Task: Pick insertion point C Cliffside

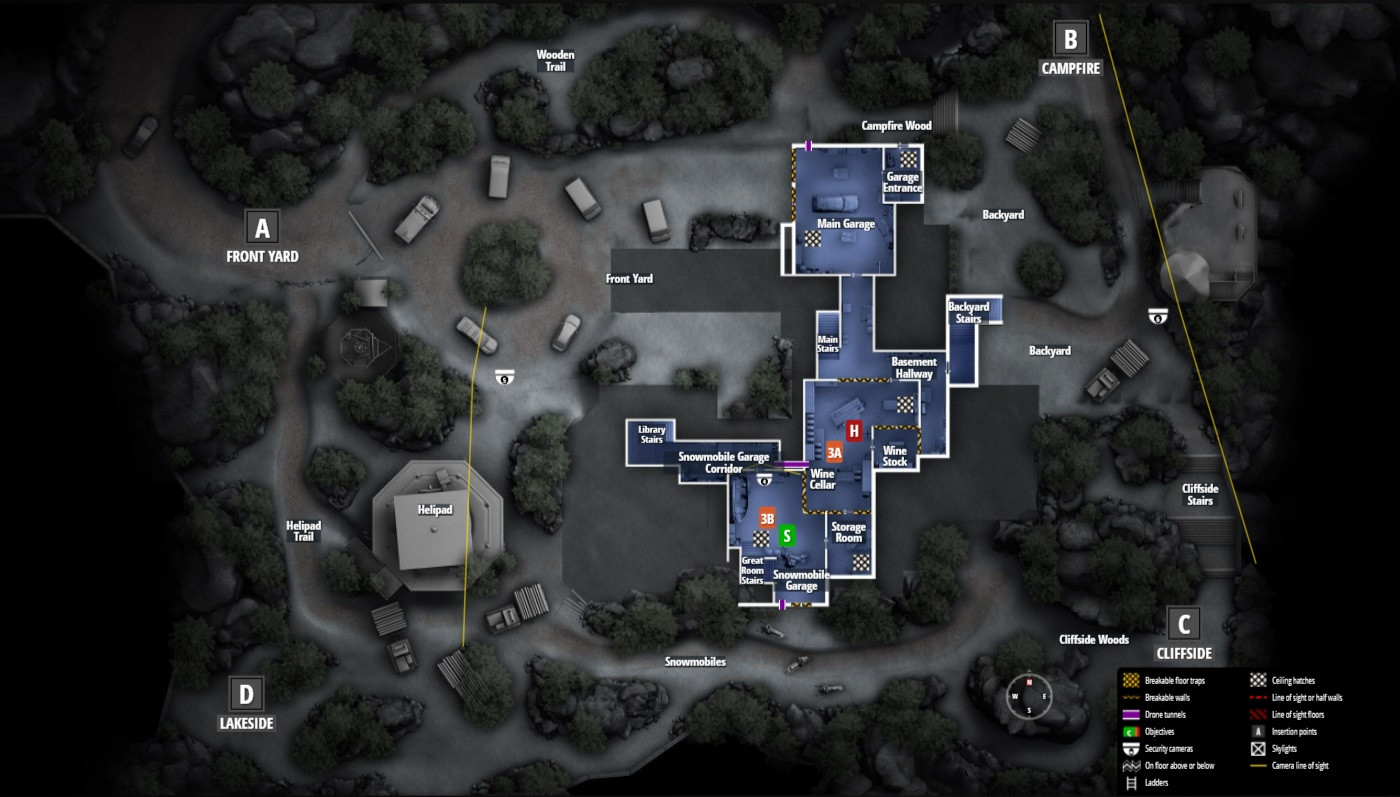Action: coord(1183,625)
